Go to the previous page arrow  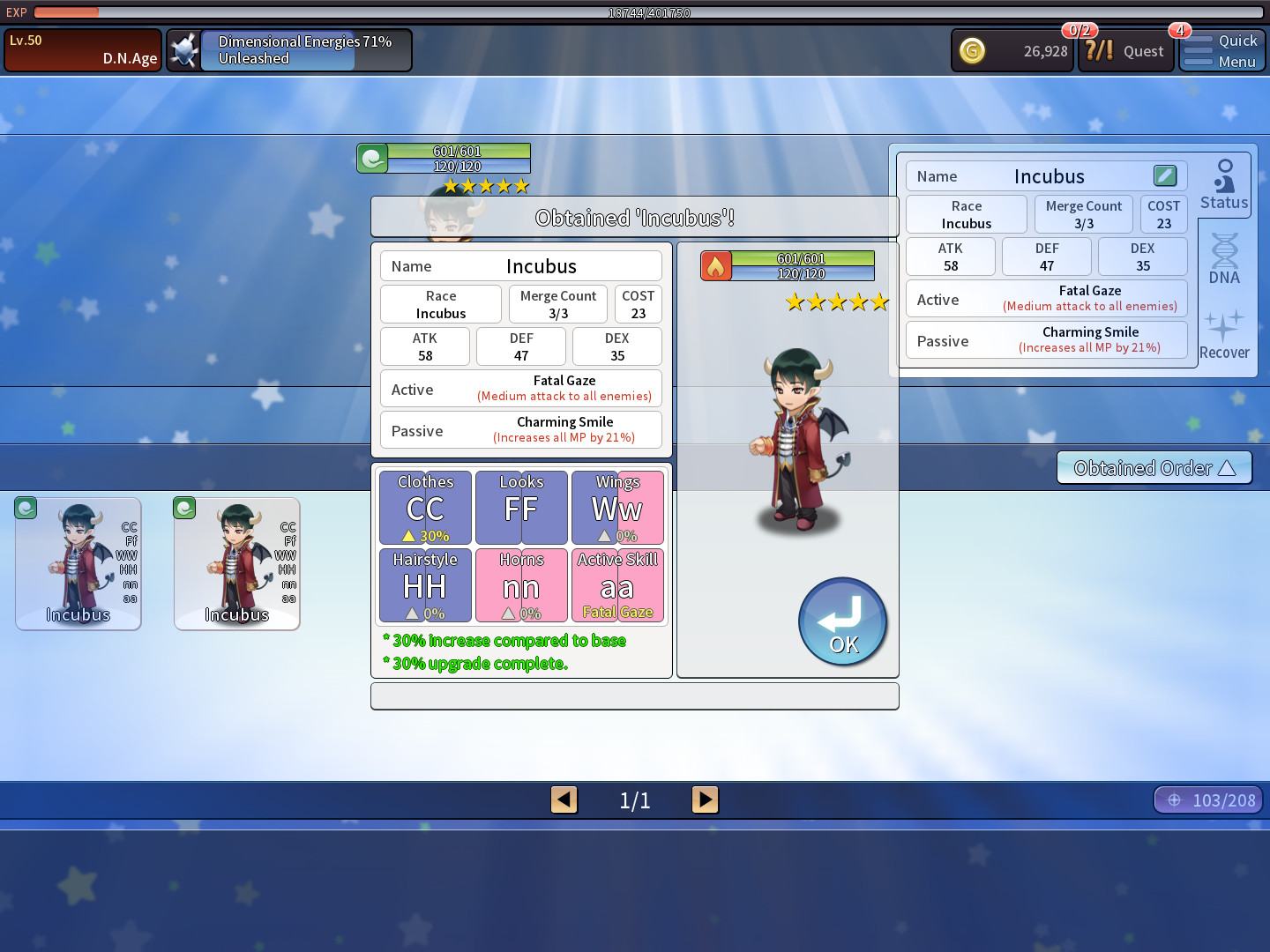click(564, 800)
